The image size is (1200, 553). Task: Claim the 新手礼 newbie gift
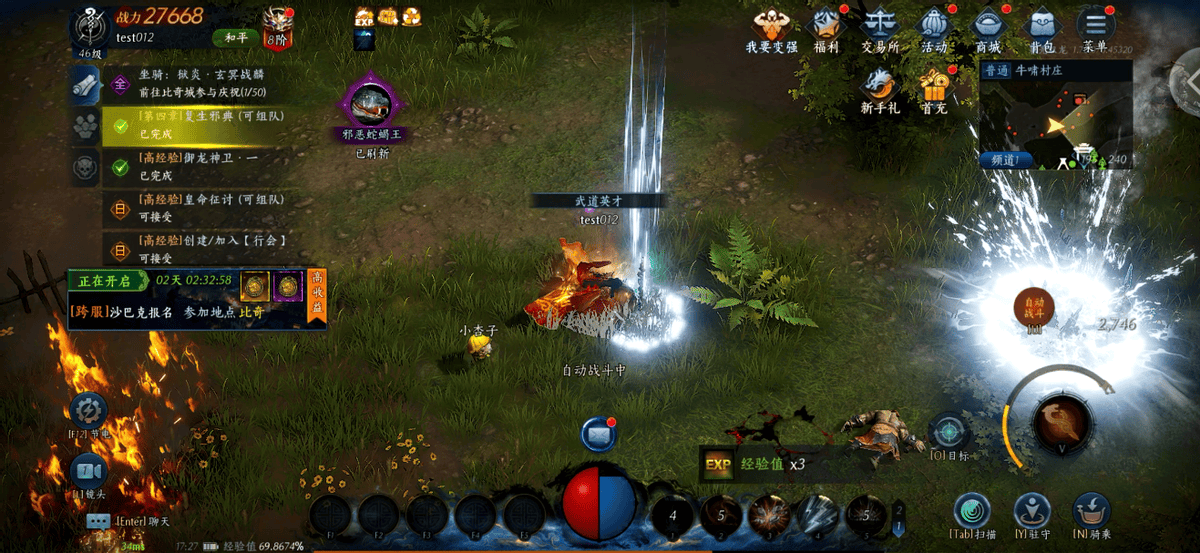pos(880,88)
